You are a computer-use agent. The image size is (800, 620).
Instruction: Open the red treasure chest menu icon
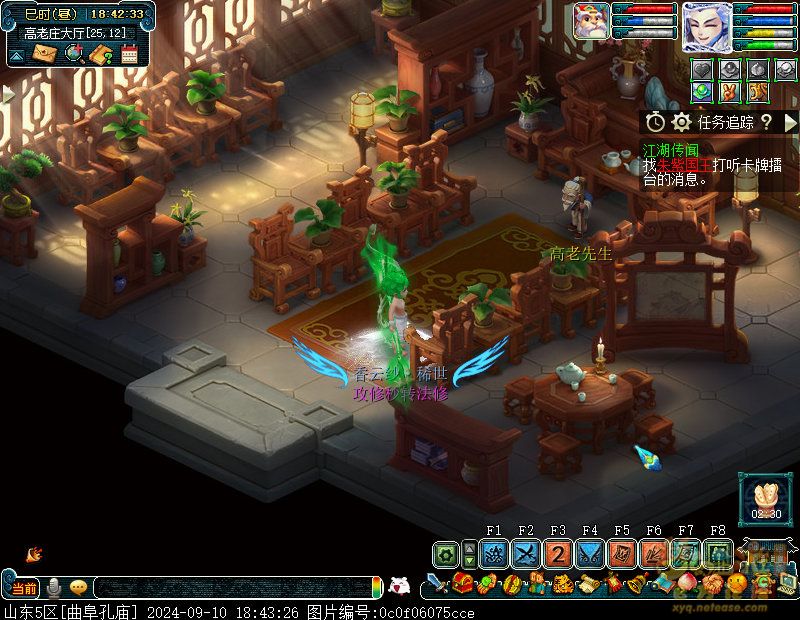(462, 584)
